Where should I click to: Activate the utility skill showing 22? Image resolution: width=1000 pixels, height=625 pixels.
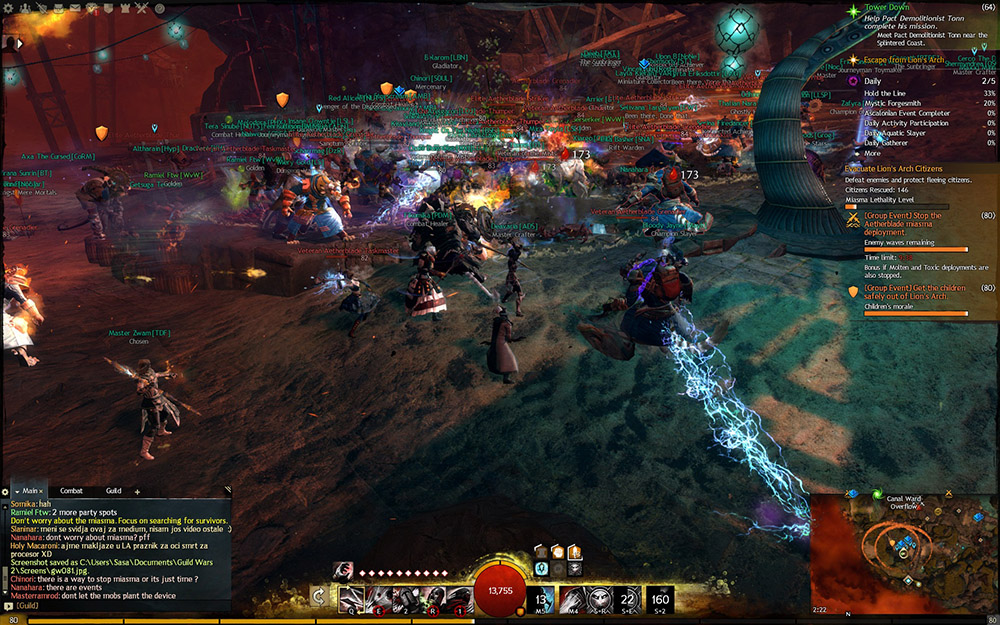pyautogui.click(x=629, y=598)
